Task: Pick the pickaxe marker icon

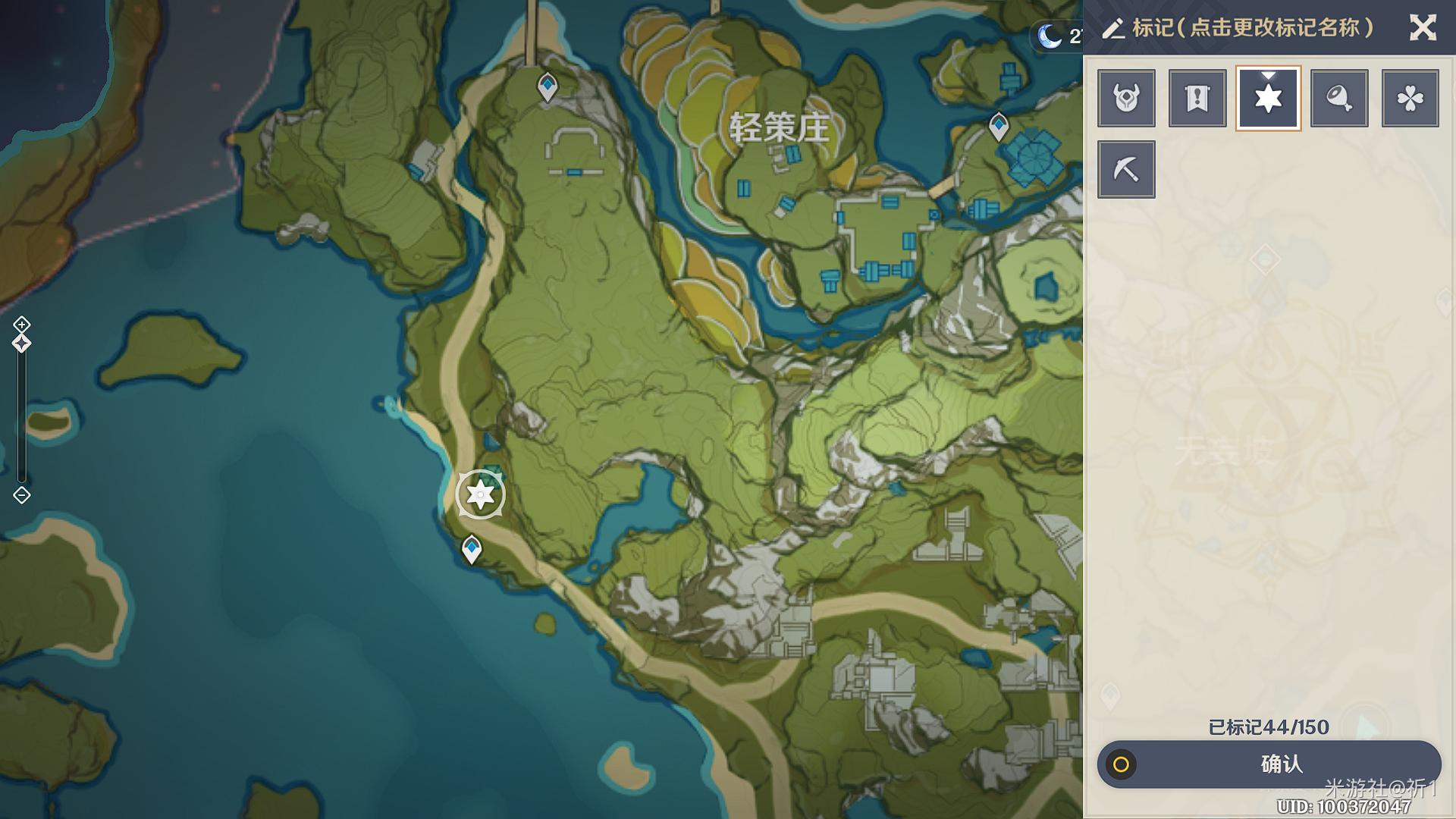Action: pyautogui.click(x=1126, y=169)
